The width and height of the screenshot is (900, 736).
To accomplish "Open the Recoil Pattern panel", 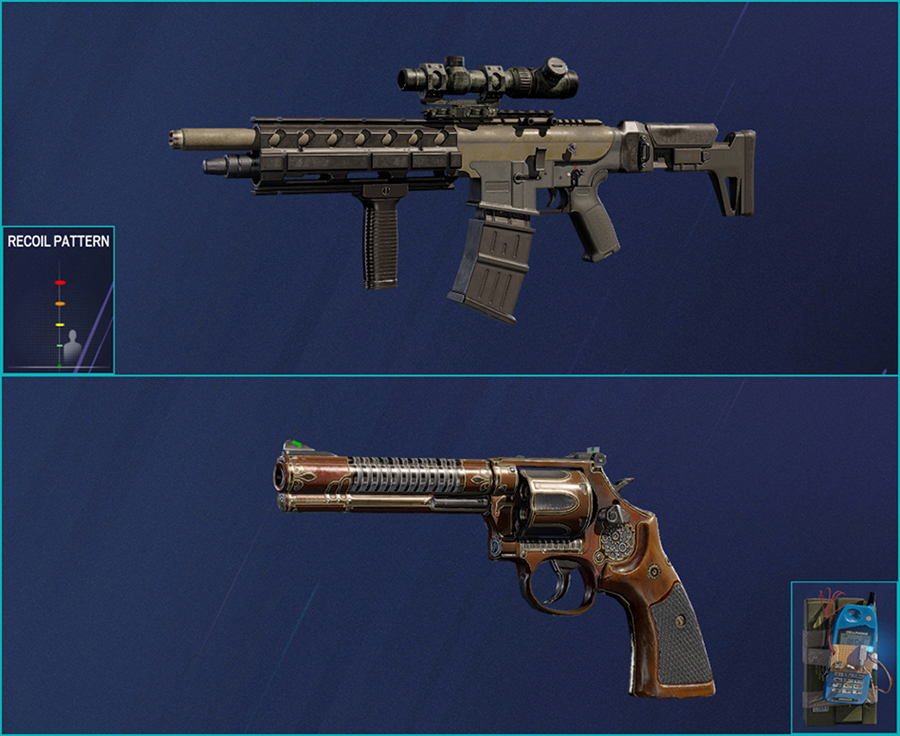I will pyautogui.click(x=58, y=300).
